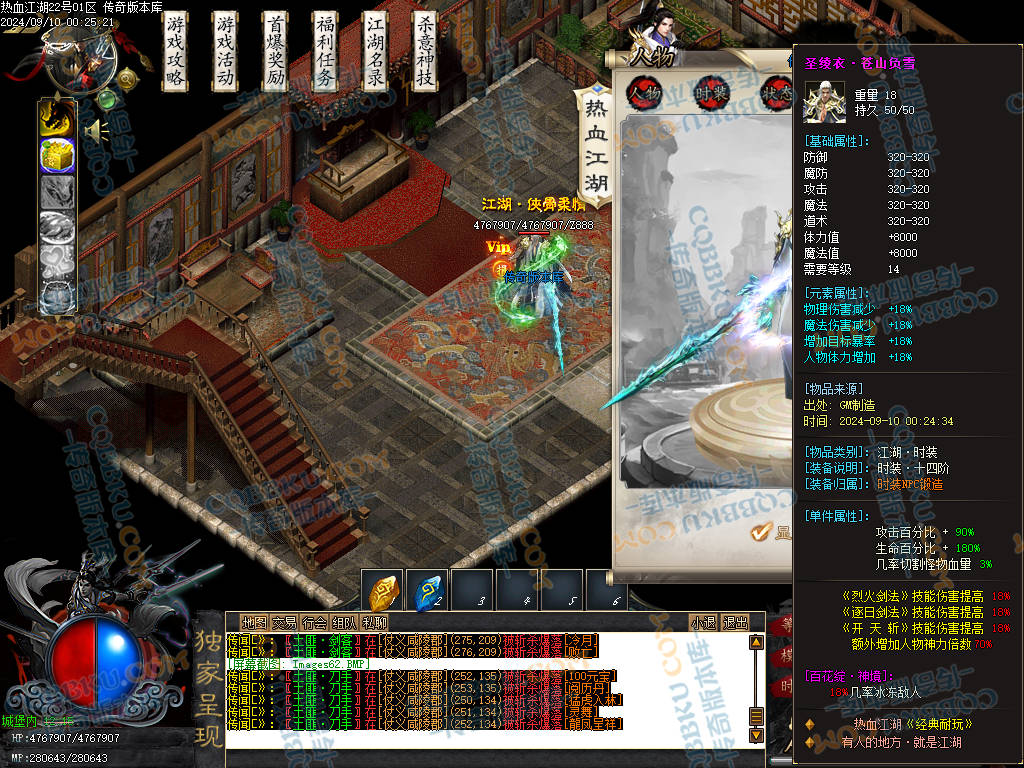Open the 行会 guild button
The image size is (1024, 768).
(x=315, y=622)
